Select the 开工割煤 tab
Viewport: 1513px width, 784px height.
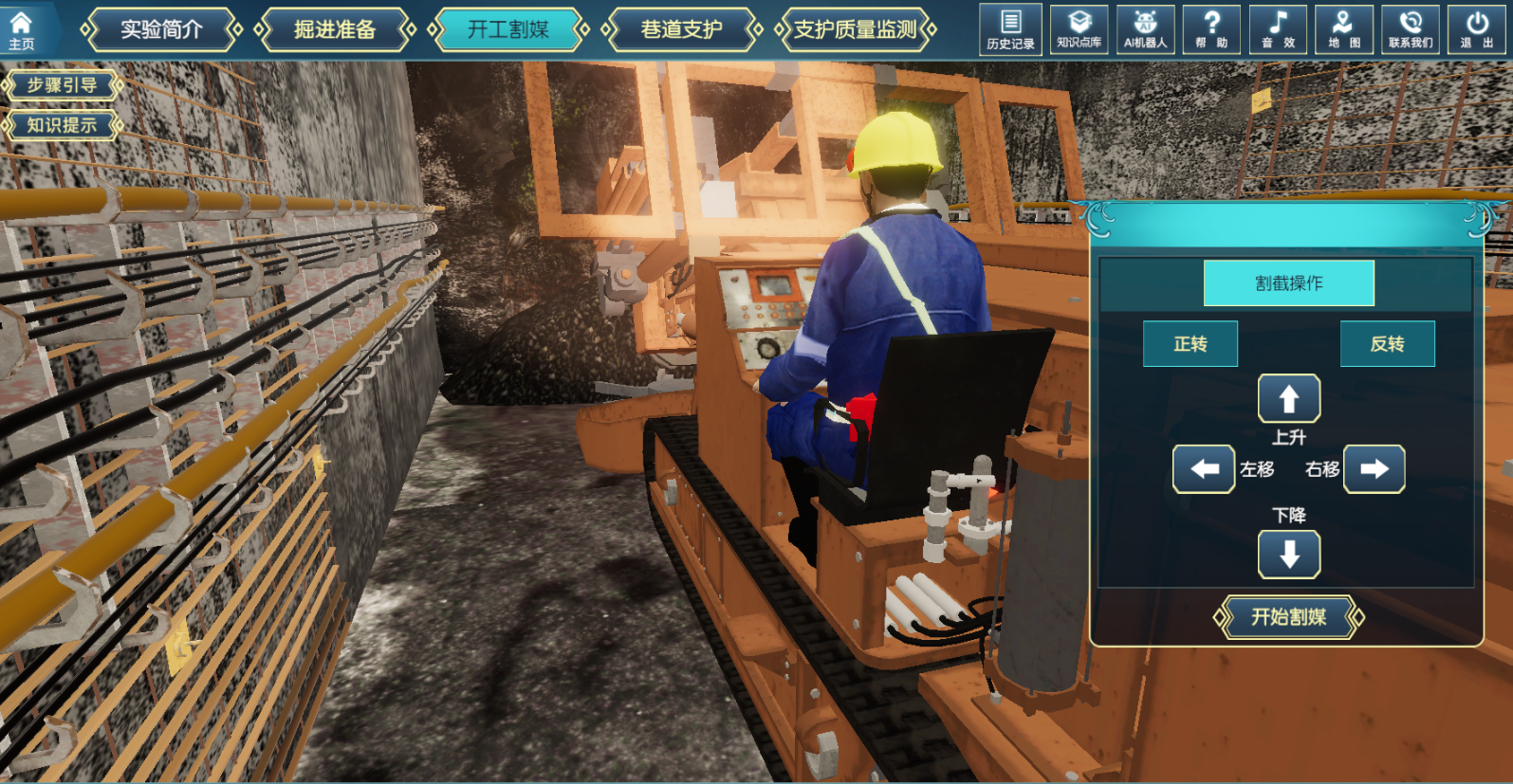pyautogui.click(x=508, y=30)
